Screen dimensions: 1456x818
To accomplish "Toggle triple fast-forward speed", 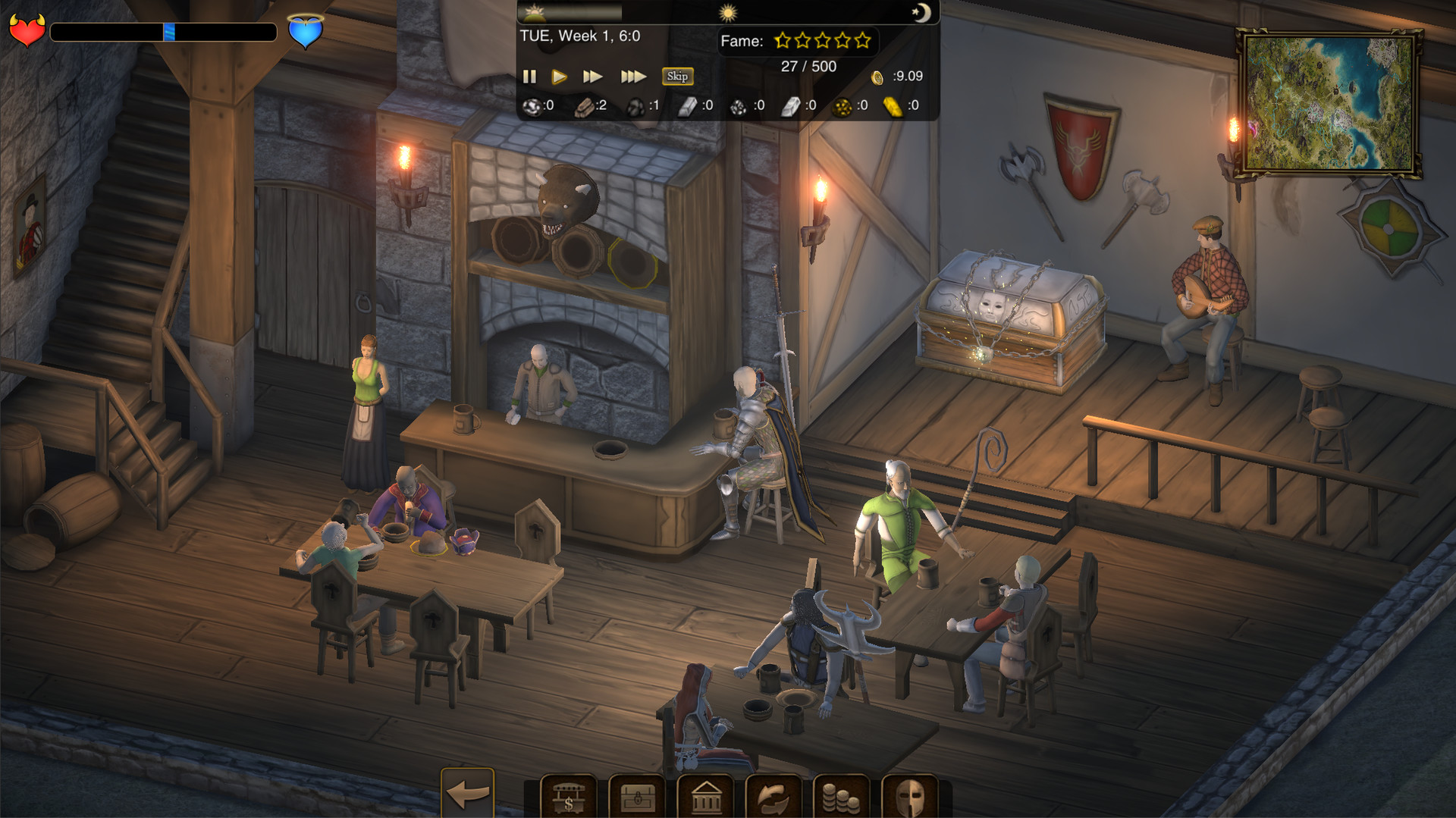I will pos(634,77).
